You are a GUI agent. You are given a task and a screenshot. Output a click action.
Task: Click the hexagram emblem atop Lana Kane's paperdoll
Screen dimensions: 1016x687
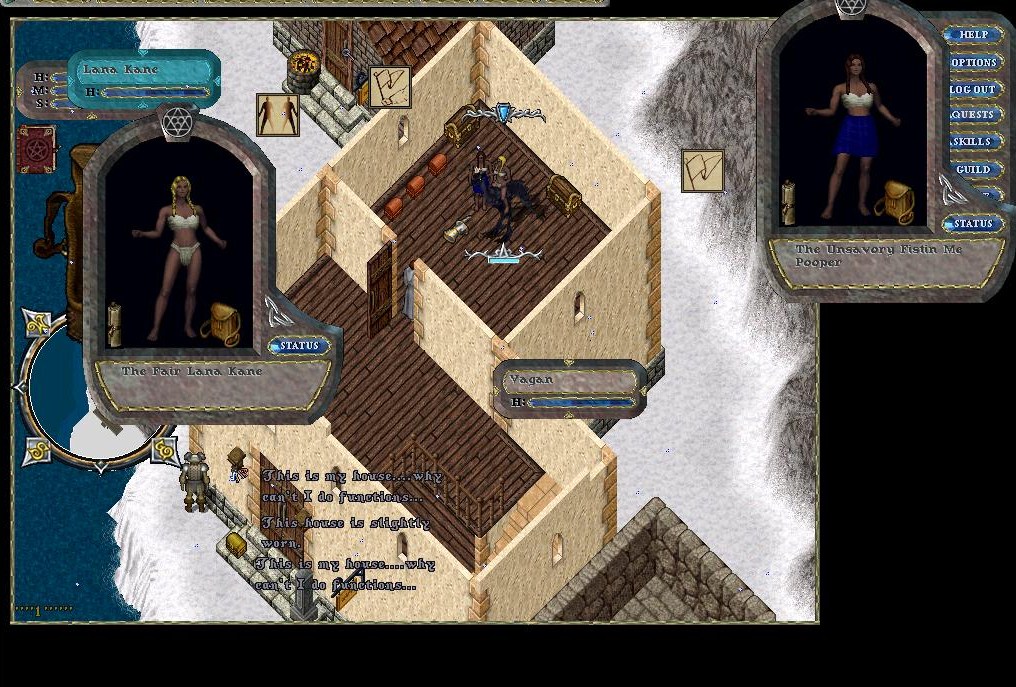[x=177, y=124]
